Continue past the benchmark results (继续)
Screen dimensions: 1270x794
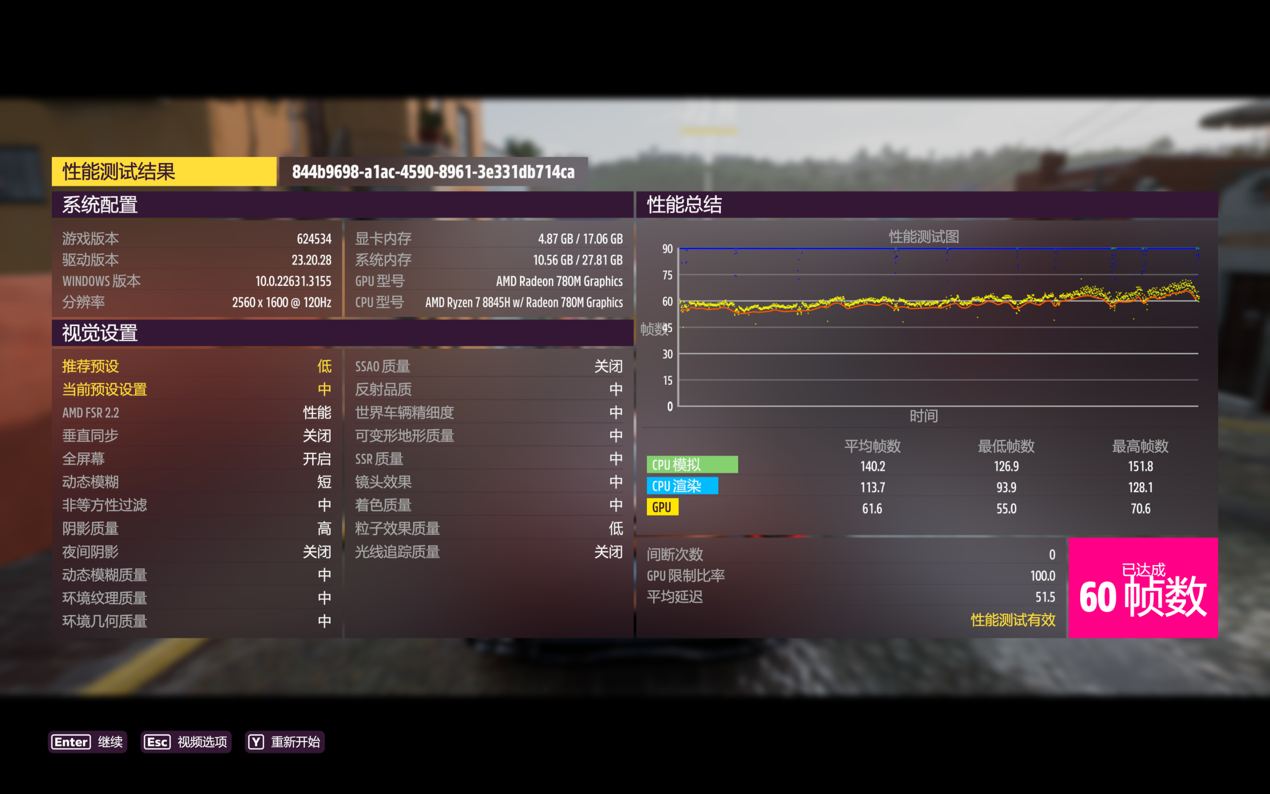(88, 742)
